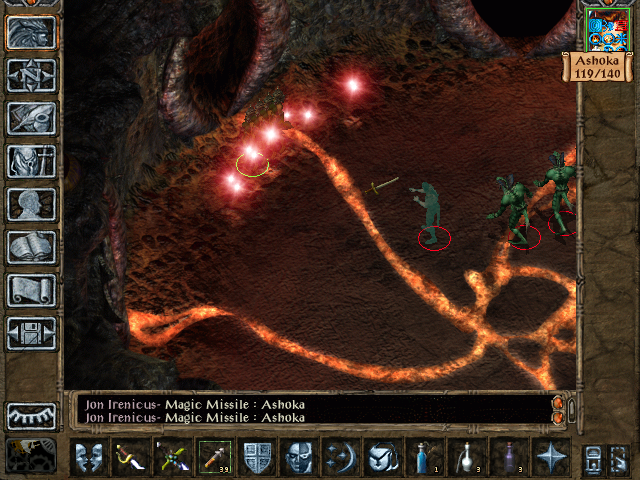Open the options menu with the floppy disk icon

point(31,333)
